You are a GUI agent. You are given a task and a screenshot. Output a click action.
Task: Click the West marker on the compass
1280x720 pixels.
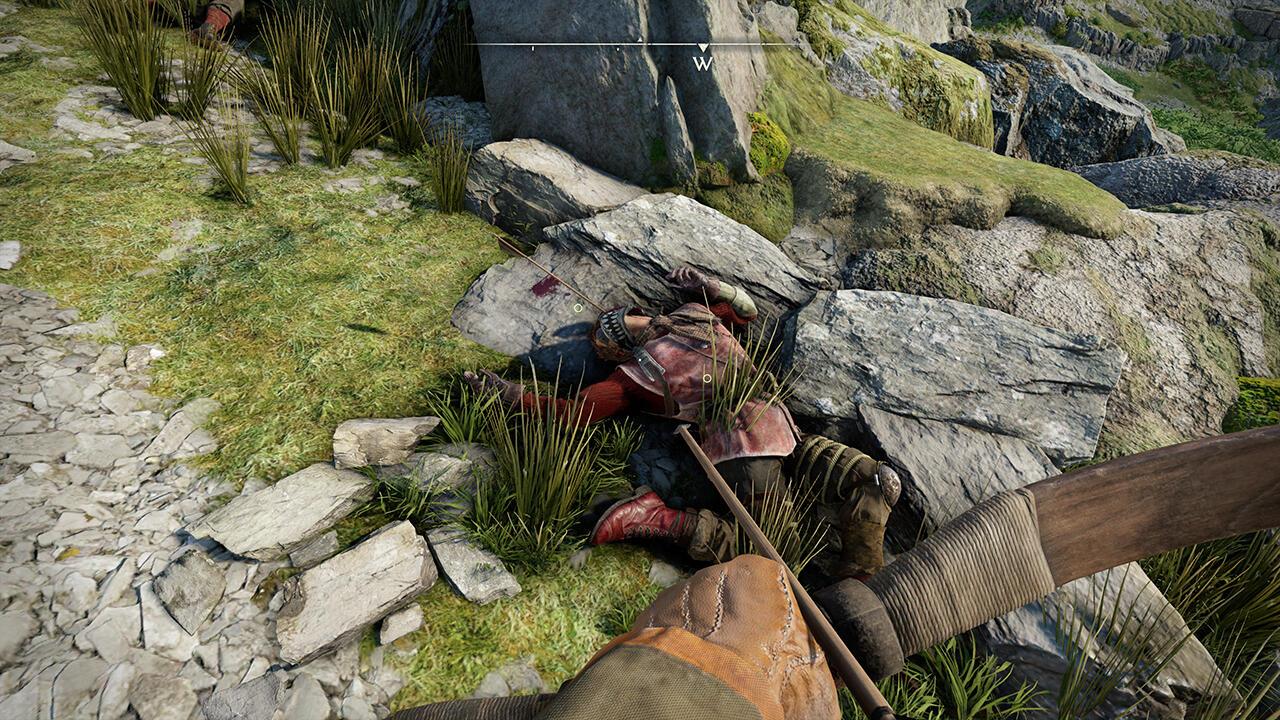pyautogui.click(x=703, y=63)
